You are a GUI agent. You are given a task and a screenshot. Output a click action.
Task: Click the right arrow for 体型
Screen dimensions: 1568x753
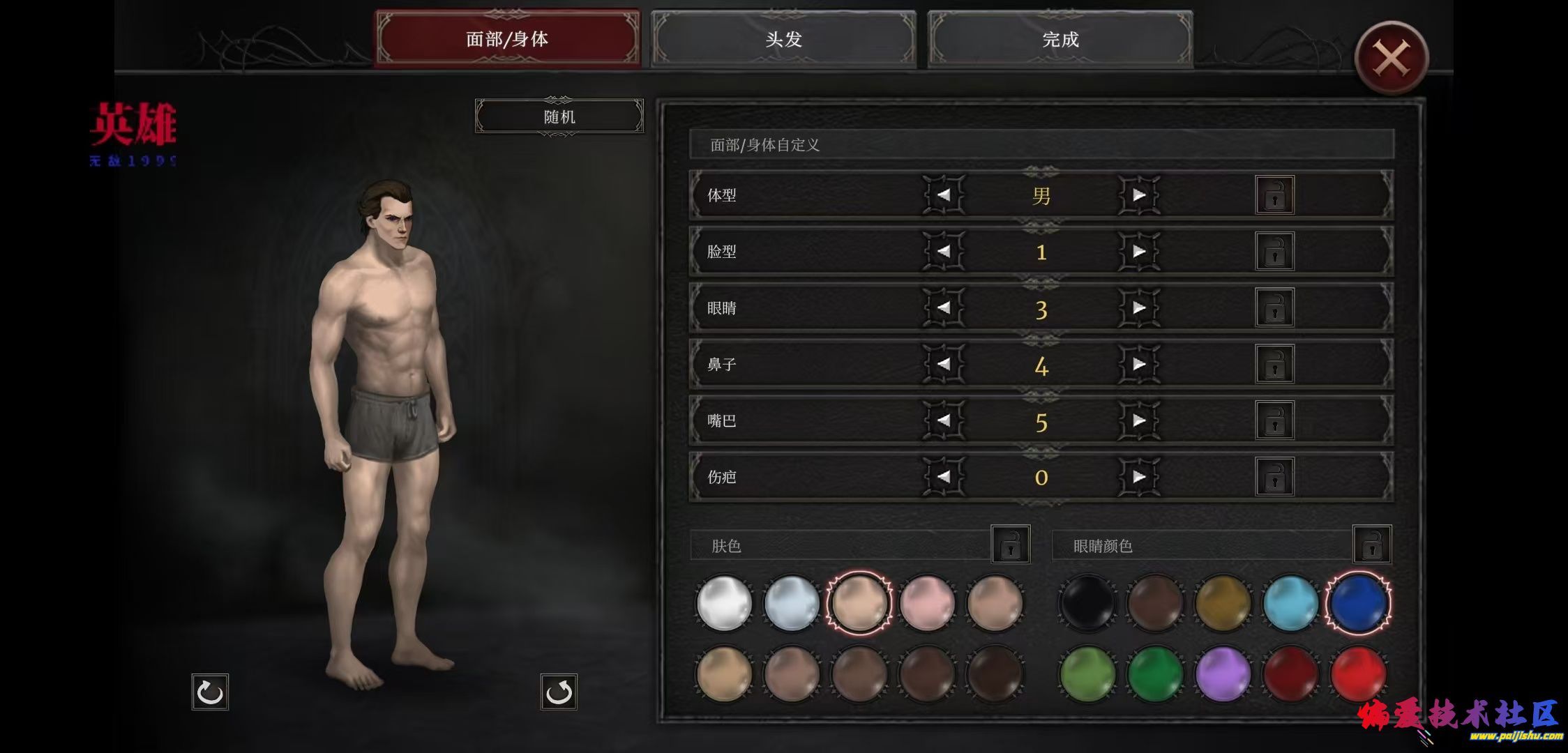(1139, 195)
